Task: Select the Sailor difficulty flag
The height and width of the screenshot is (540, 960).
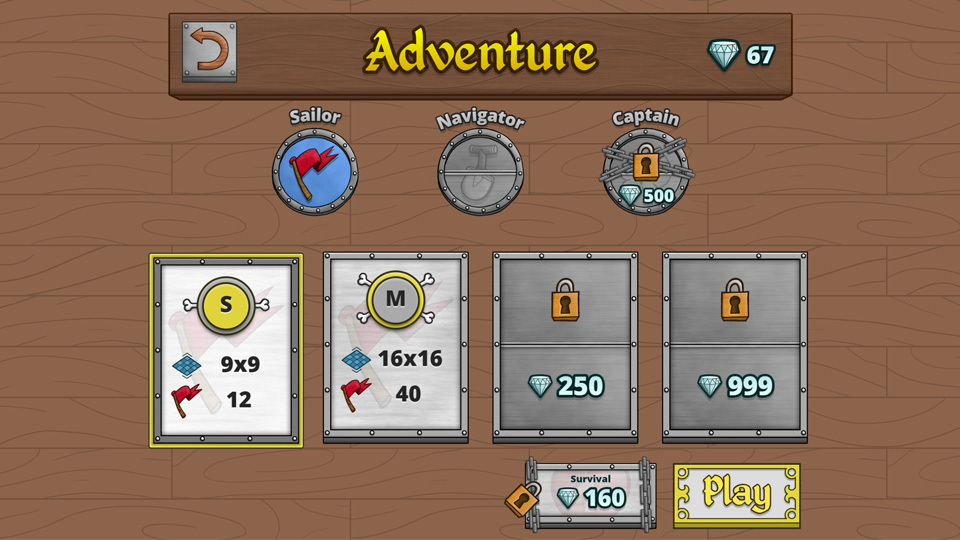Action: coord(315,171)
